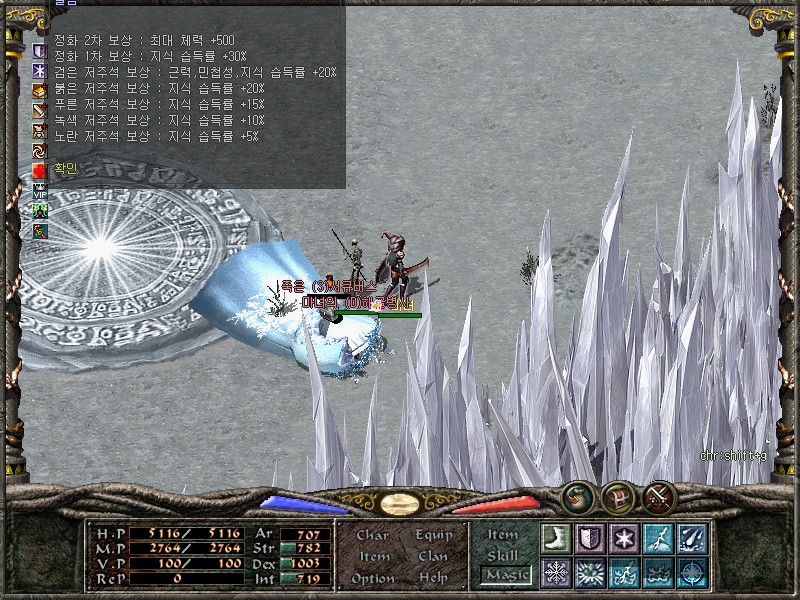
Task: Confirm the reward notice with 확인
Action: click(x=63, y=169)
